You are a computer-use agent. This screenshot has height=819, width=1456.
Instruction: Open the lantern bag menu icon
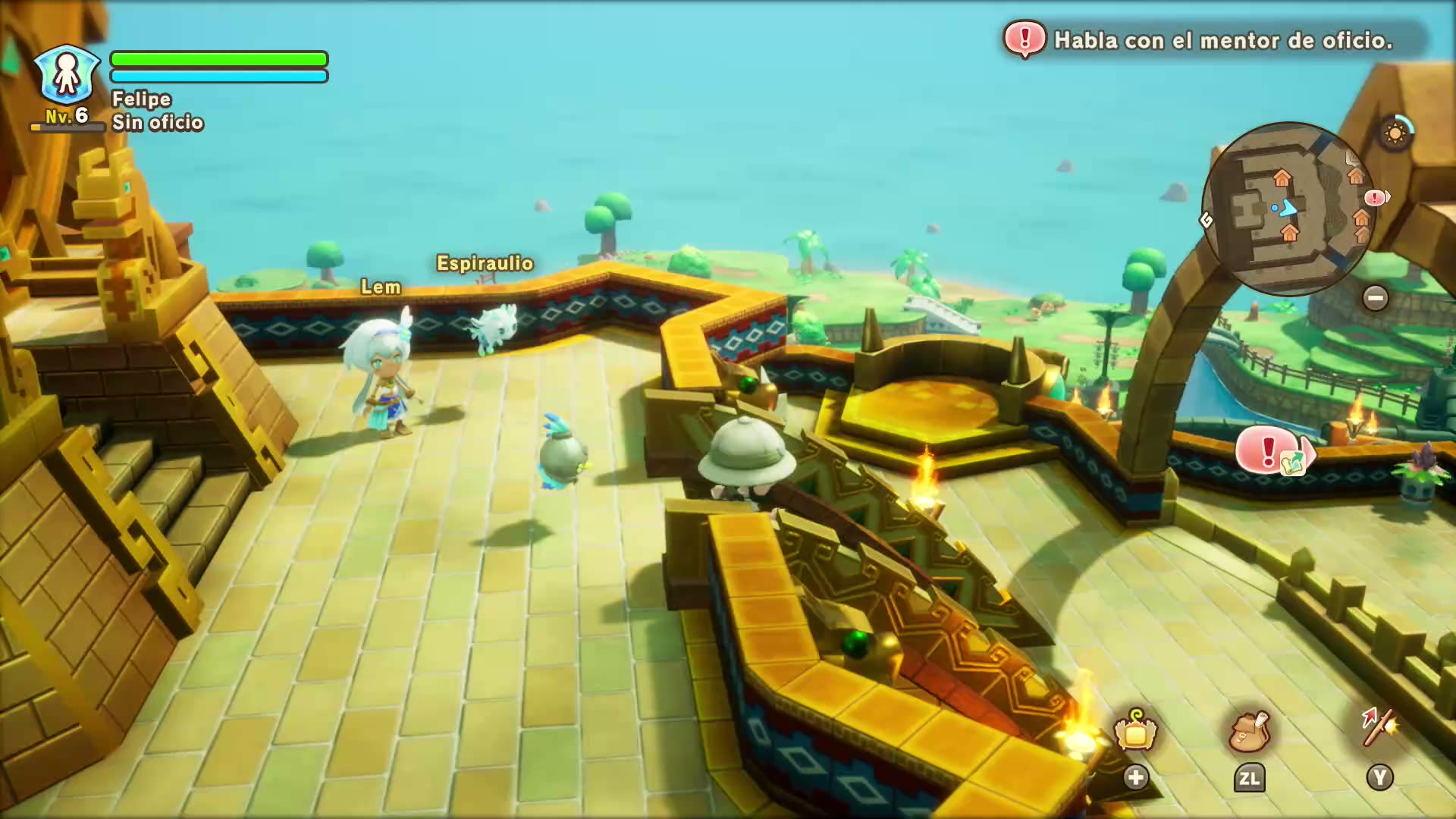pyautogui.click(x=1134, y=731)
